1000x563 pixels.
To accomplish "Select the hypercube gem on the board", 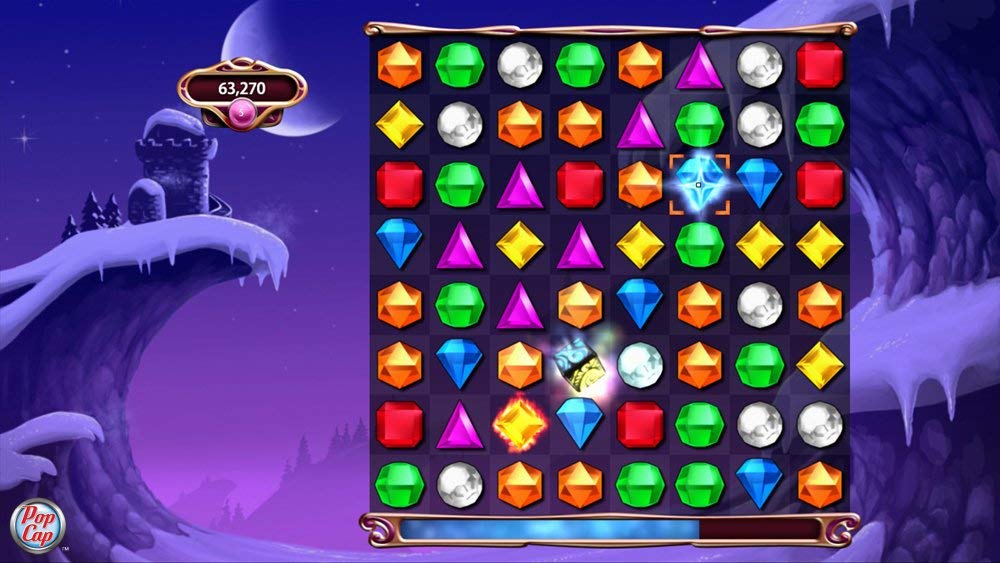I will (578, 364).
